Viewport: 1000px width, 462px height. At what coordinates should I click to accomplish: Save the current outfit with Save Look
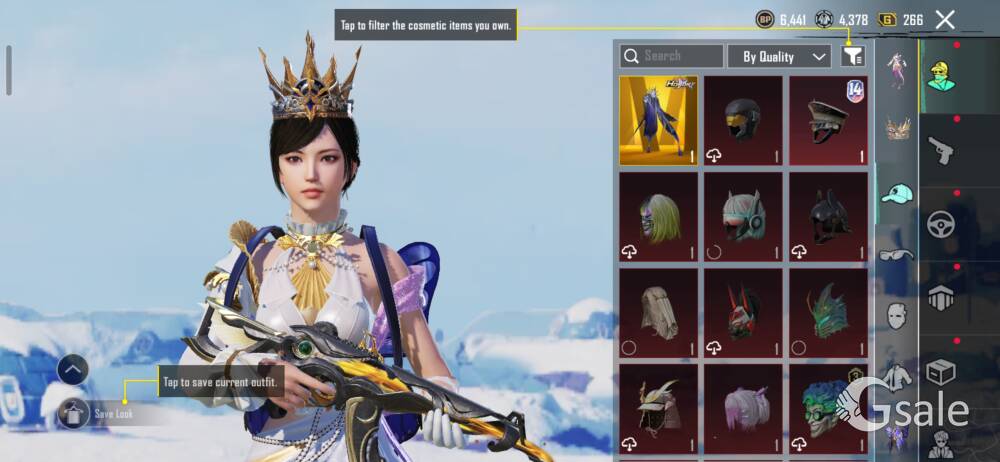tap(98, 413)
